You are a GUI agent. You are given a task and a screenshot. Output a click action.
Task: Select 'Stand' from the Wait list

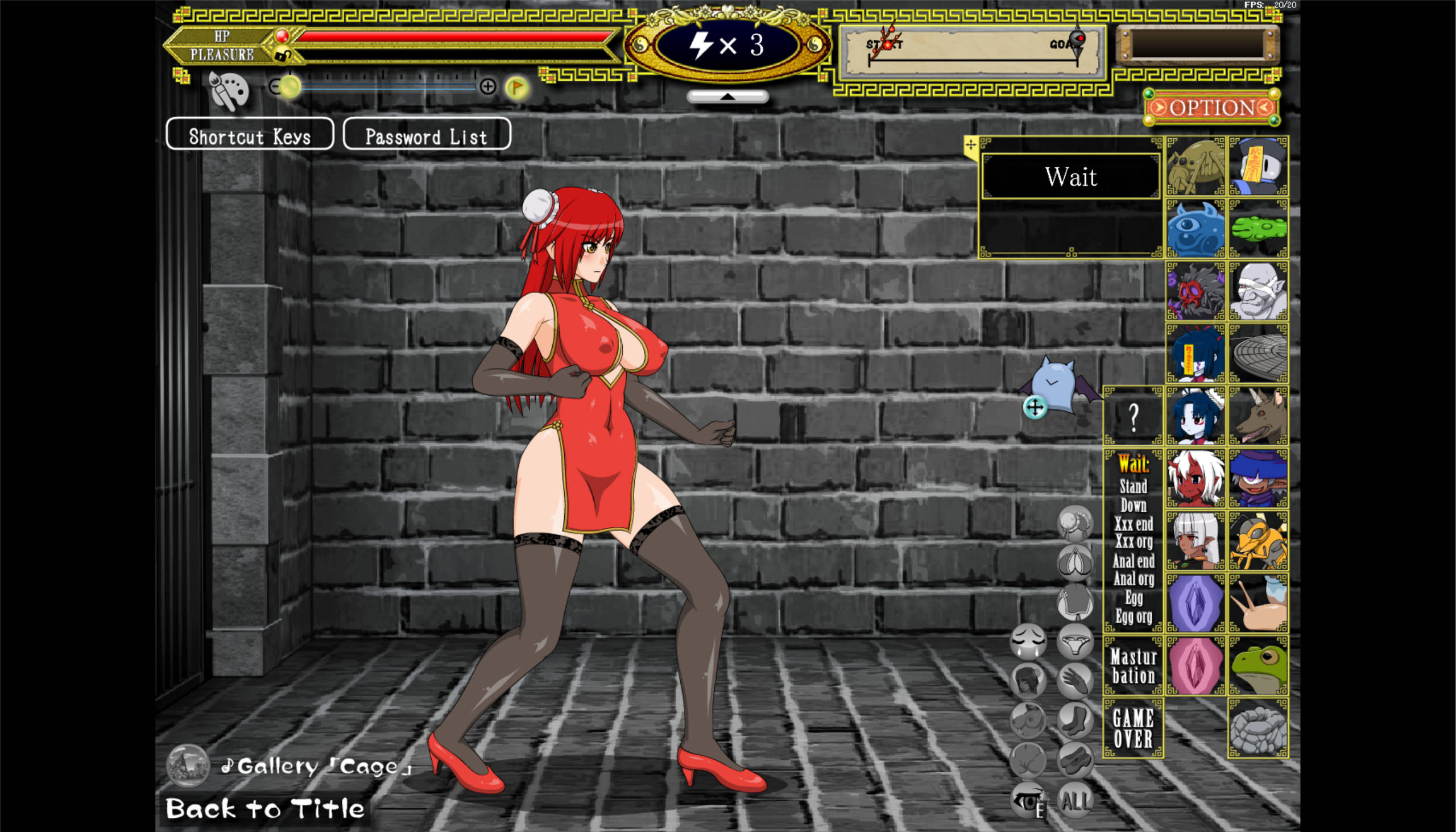[1133, 487]
